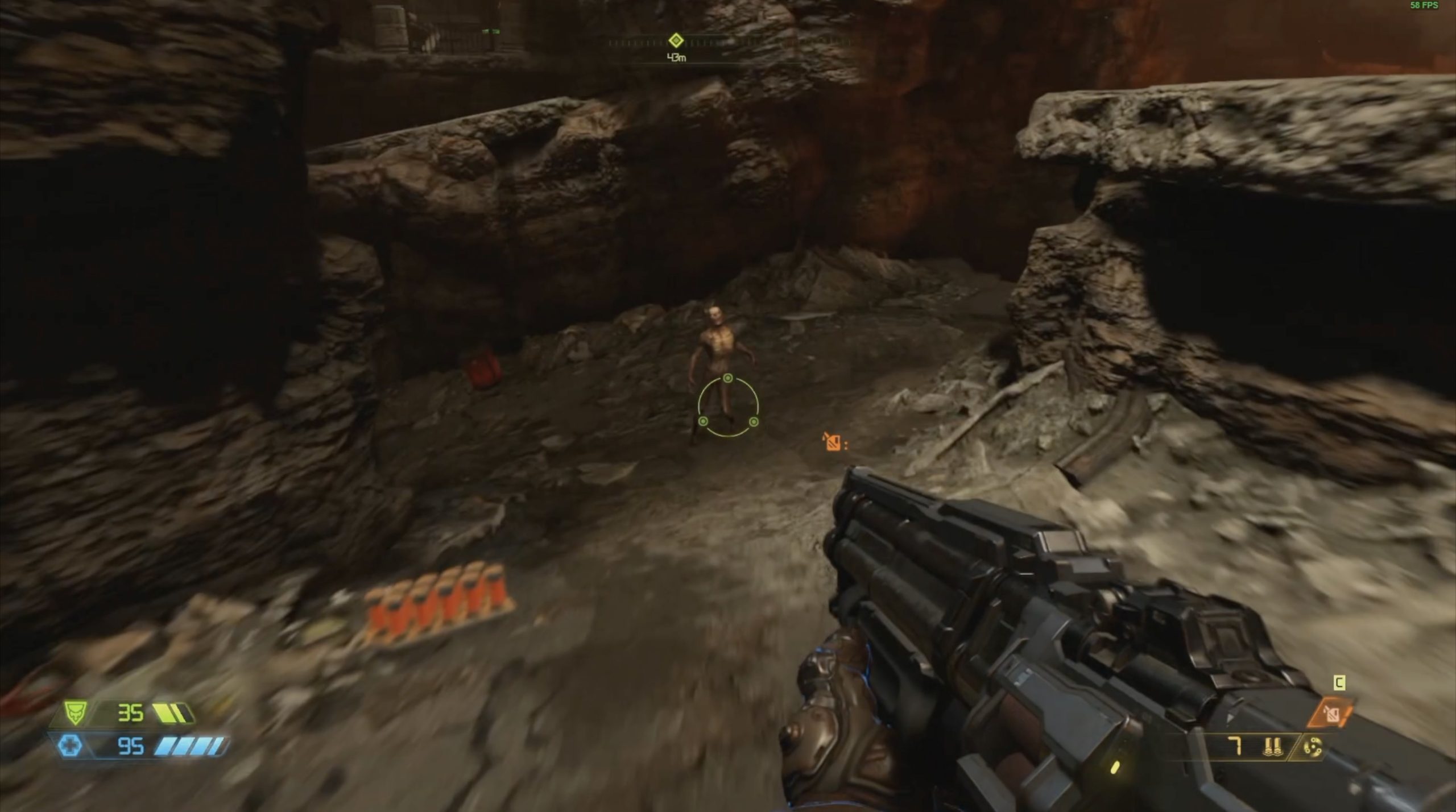Select the circular weapon mod icon
The height and width of the screenshot is (812, 1456).
coord(1313,747)
